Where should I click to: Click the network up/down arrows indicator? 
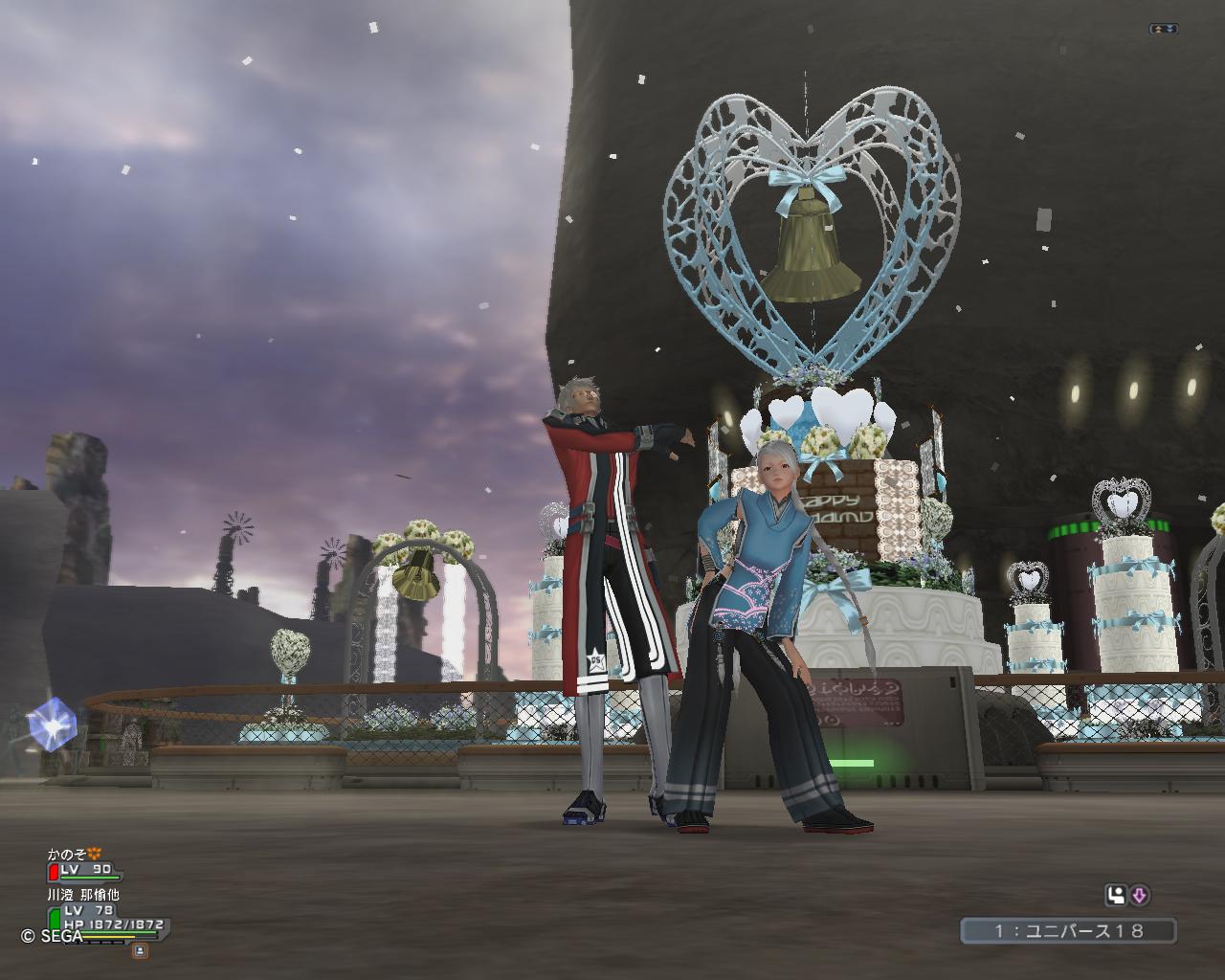pos(1163,30)
